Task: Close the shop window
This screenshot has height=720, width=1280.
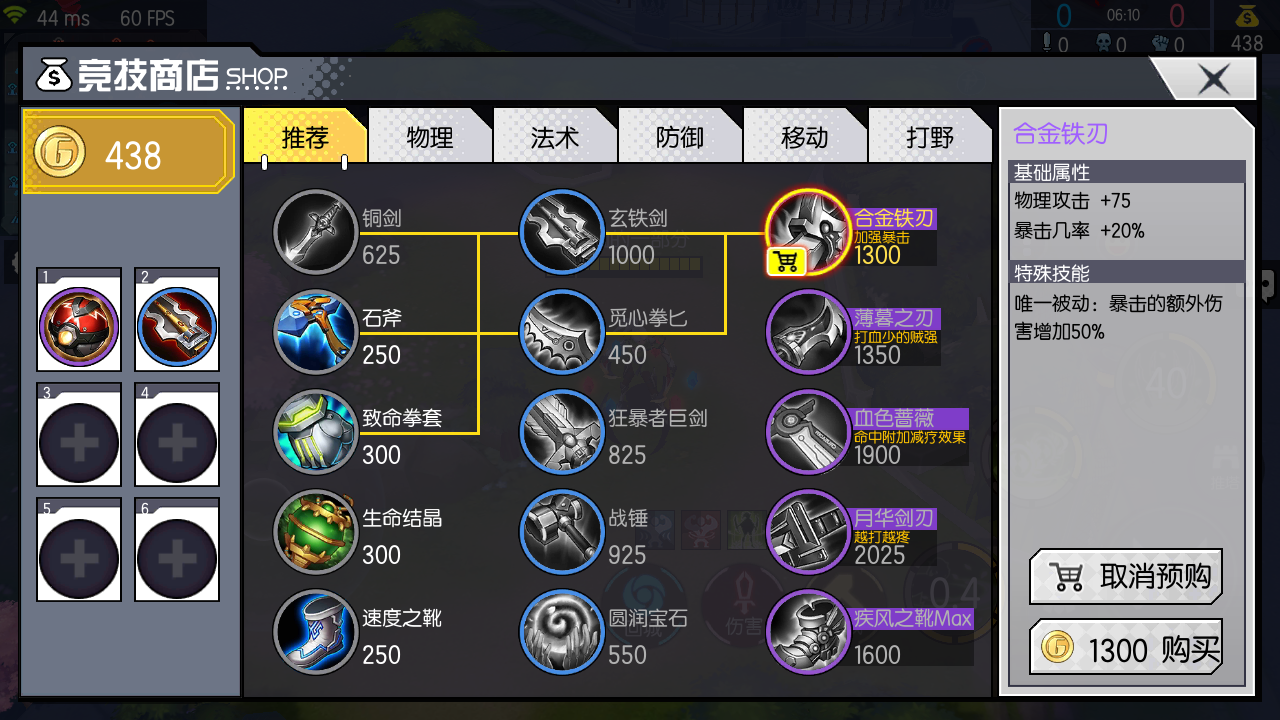Action: 1213,79
